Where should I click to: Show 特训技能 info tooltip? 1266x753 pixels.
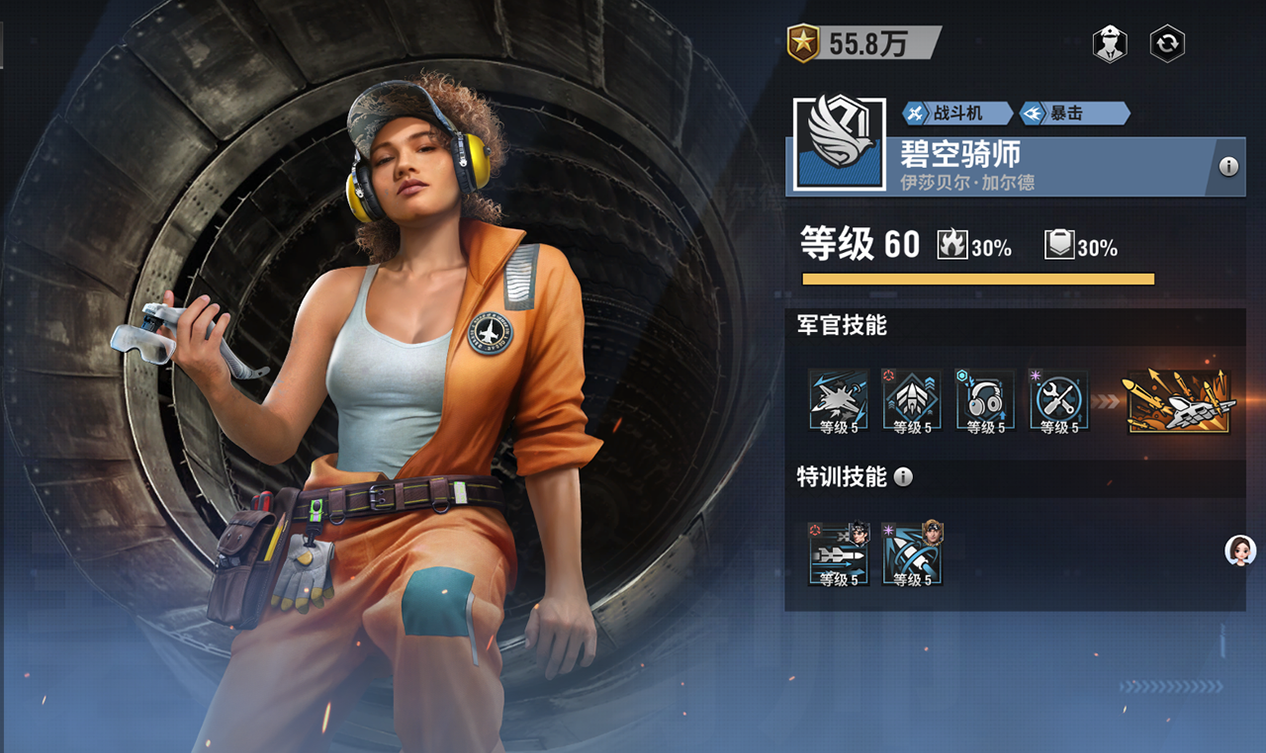[903, 477]
